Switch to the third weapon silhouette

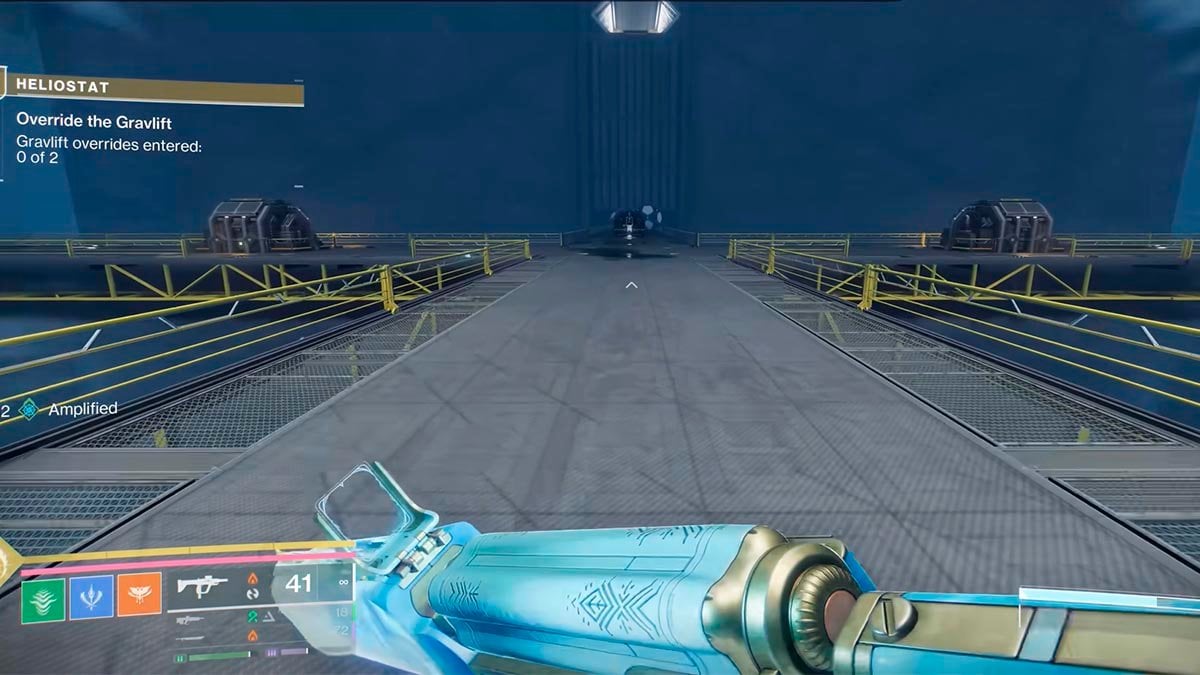click(x=190, y=638)
